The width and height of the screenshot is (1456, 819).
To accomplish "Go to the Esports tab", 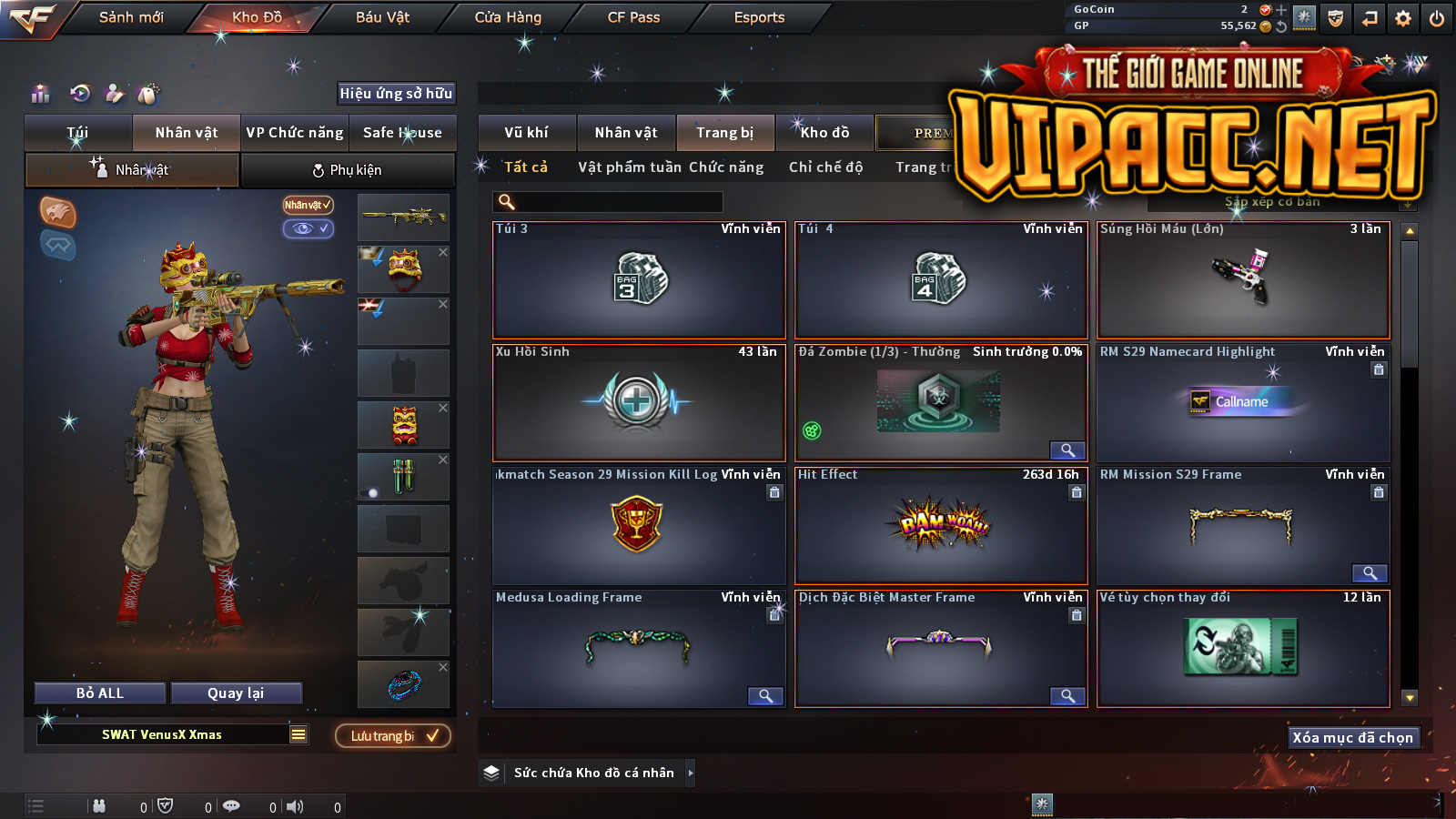I will [759, 17].
